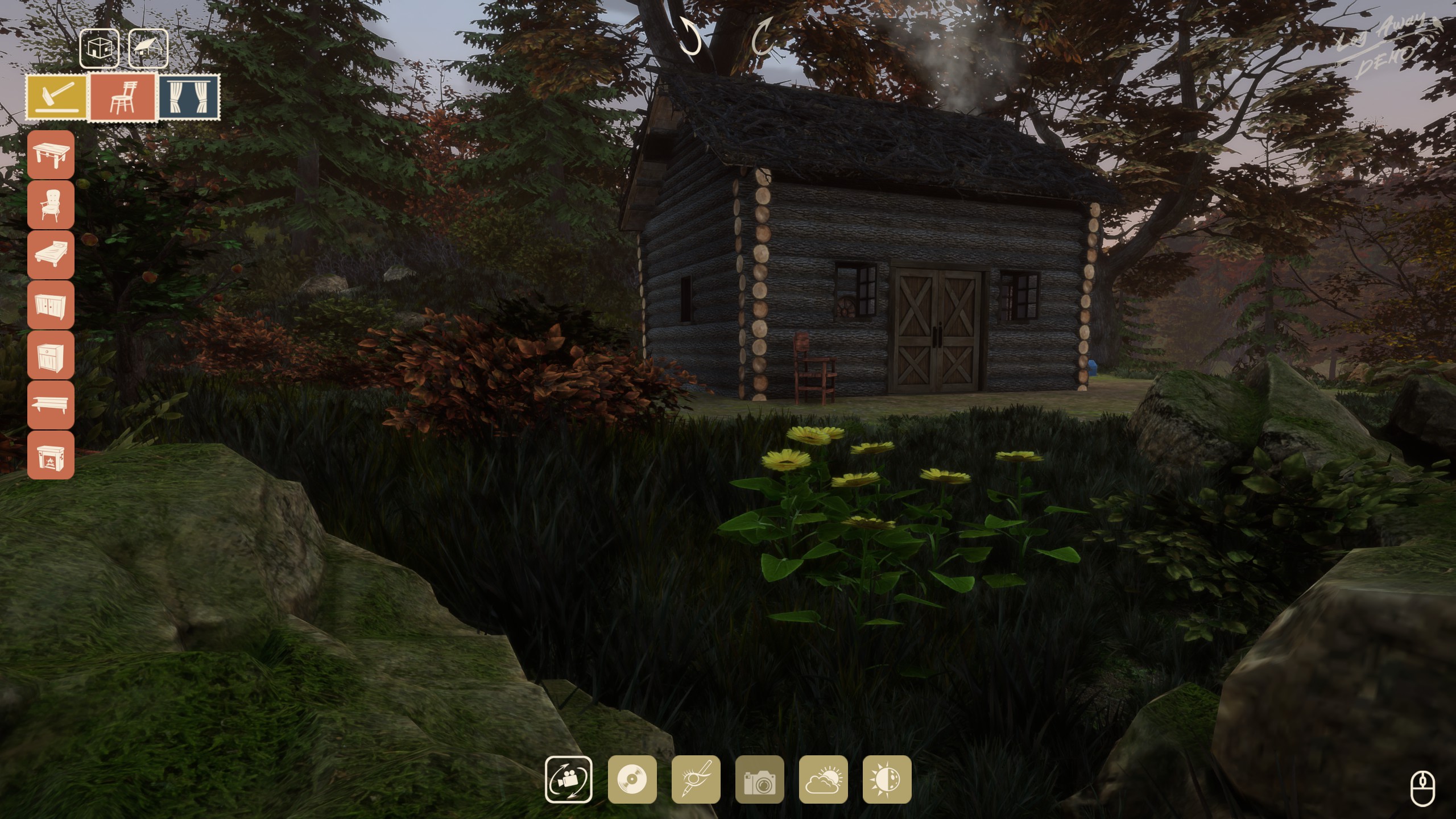Click the redo arrow

click(763, 36)
